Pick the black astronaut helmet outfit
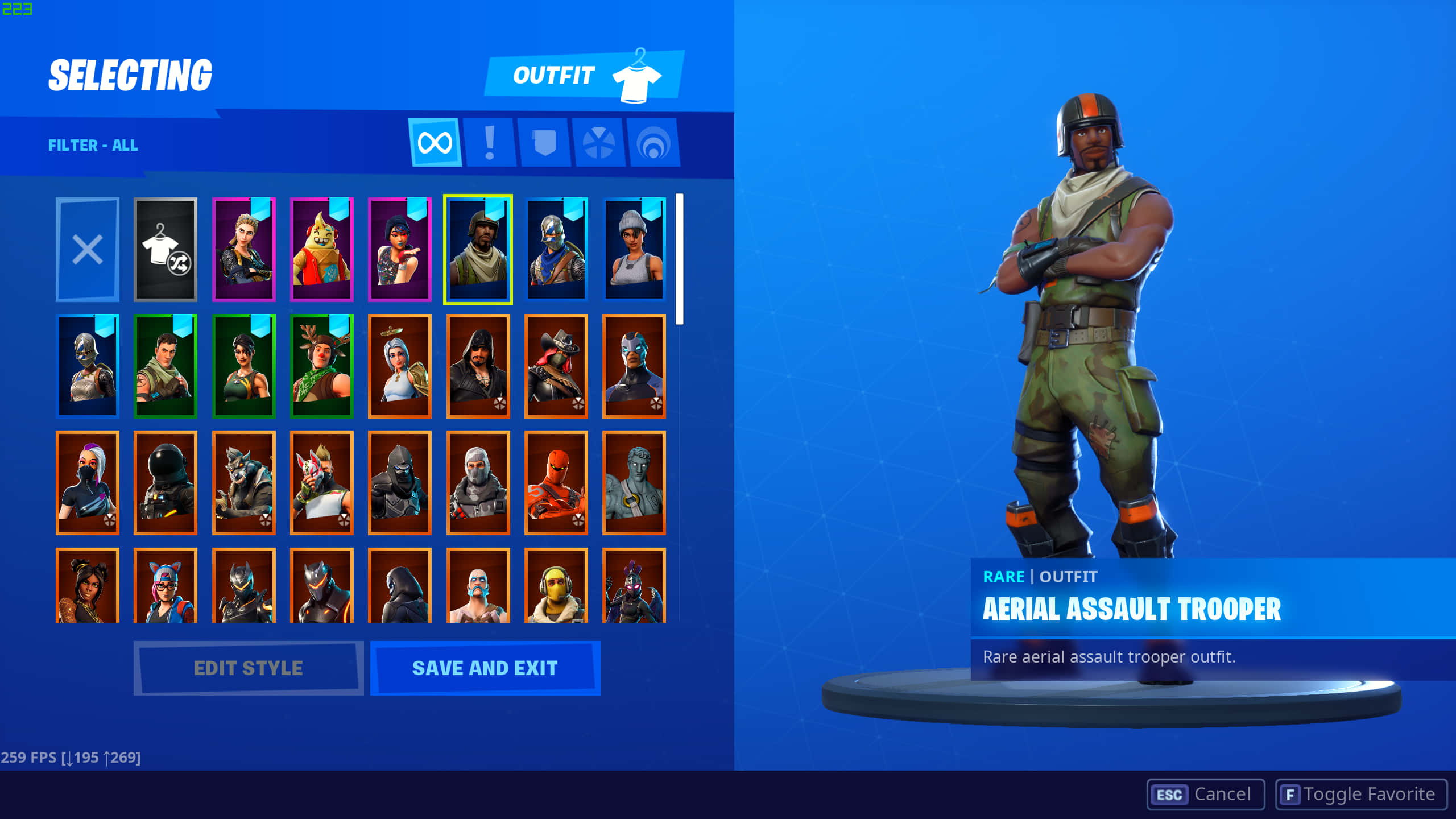Viewport: 1456px width, 819px height. click(166, 483)
